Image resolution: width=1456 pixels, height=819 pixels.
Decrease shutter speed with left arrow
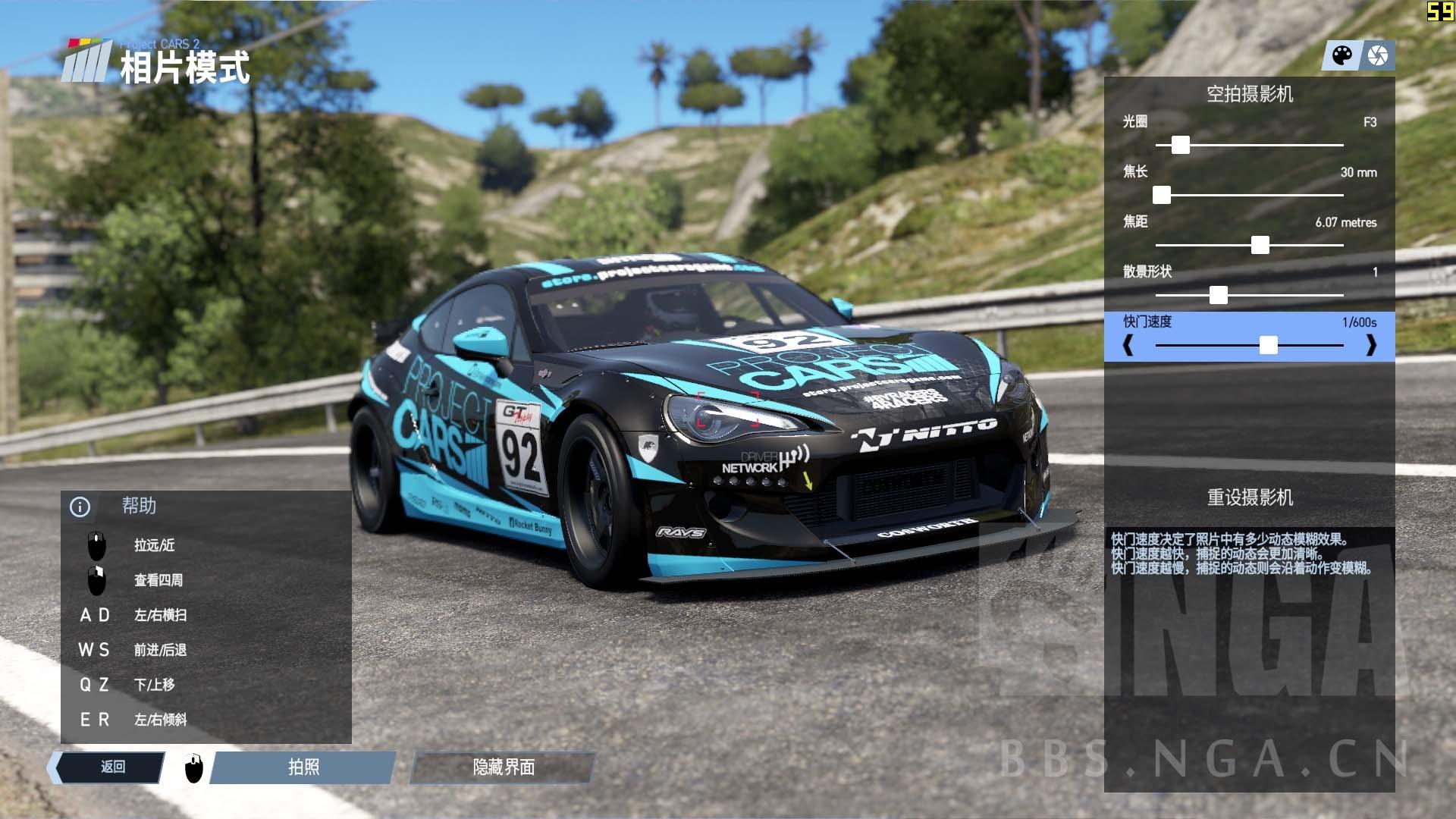click(x=1128, y=346)
